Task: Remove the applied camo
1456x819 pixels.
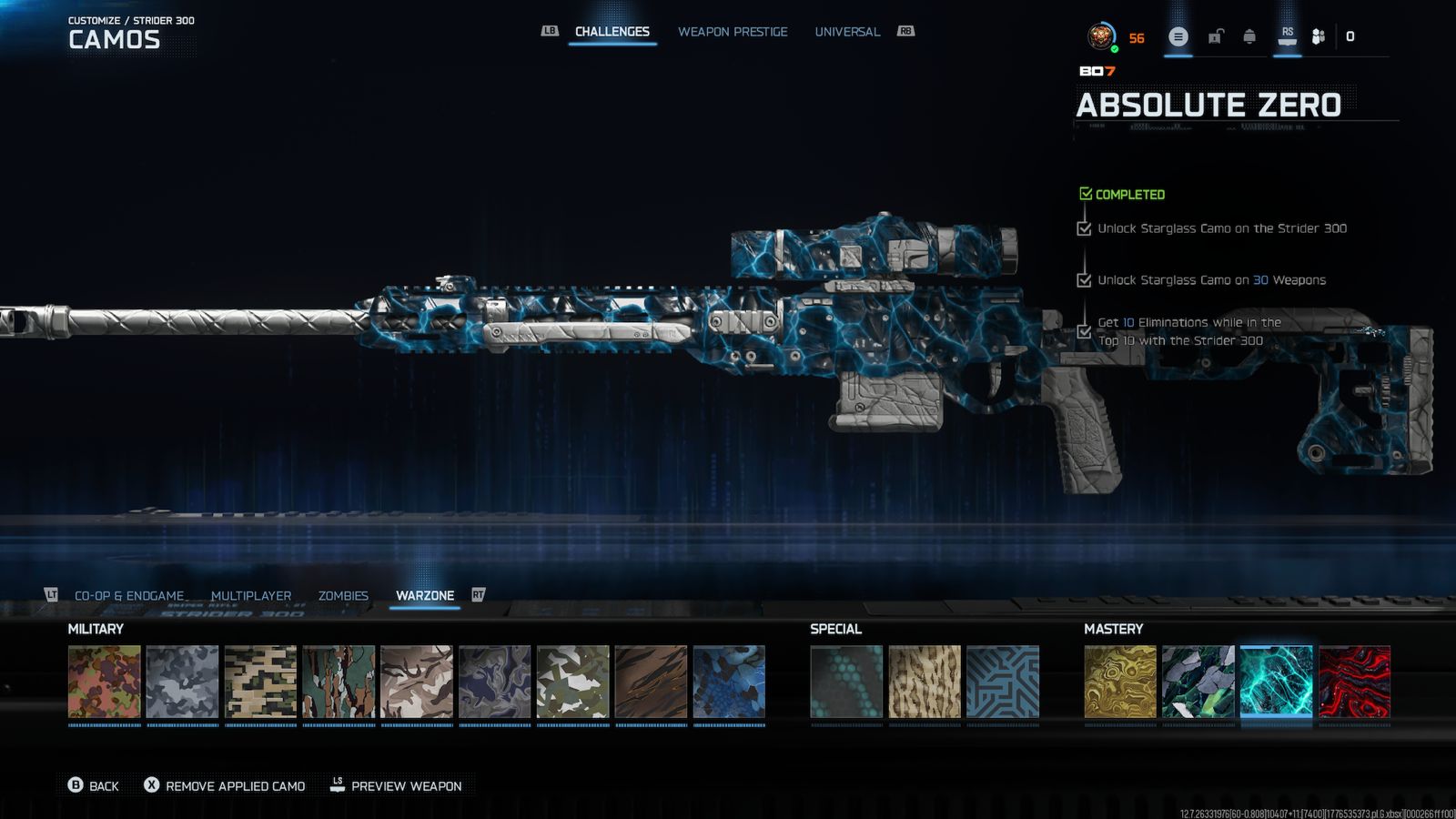Action: click(225, 785)
